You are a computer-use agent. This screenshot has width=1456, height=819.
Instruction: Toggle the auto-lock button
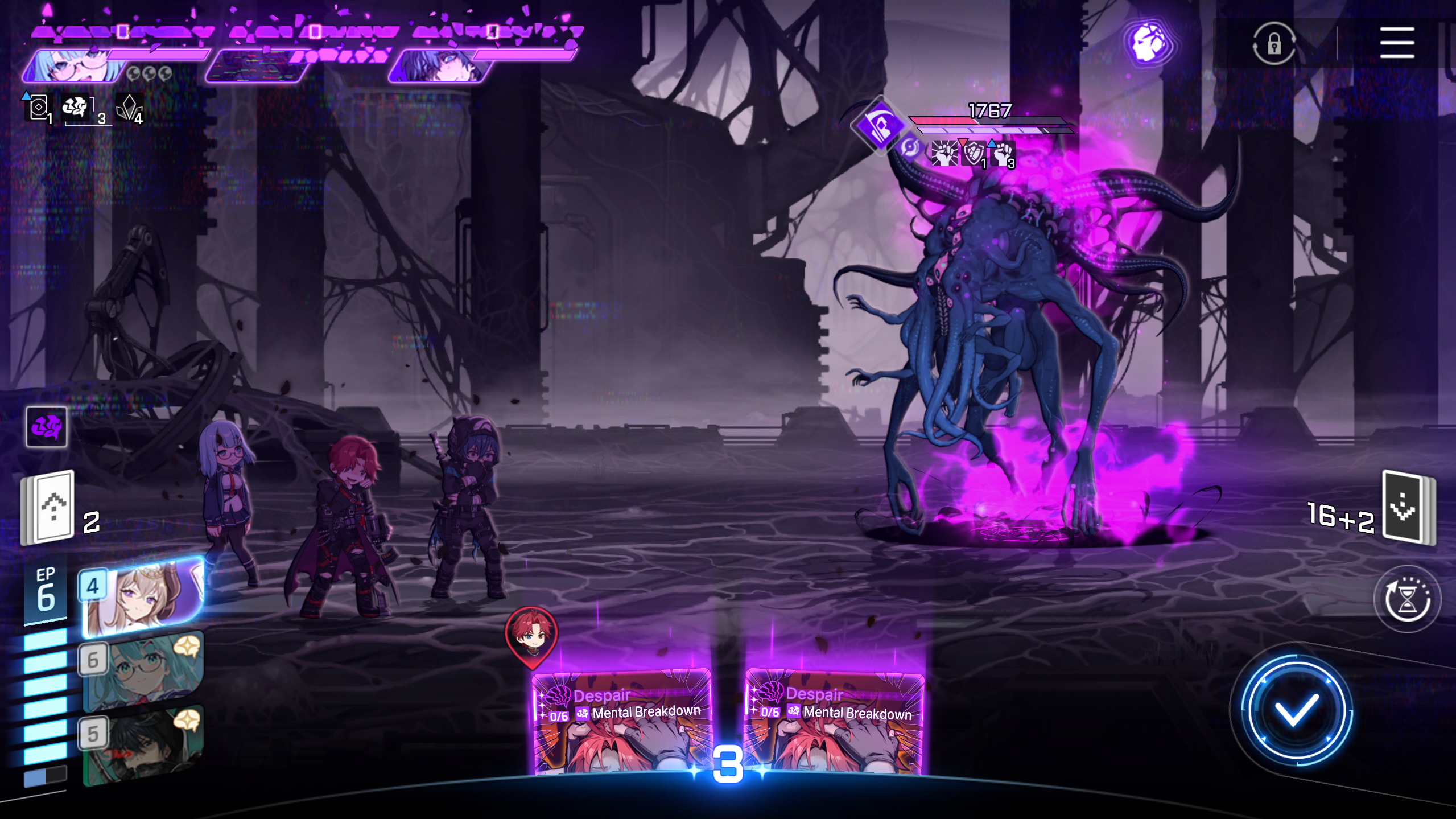[1274, 43]
